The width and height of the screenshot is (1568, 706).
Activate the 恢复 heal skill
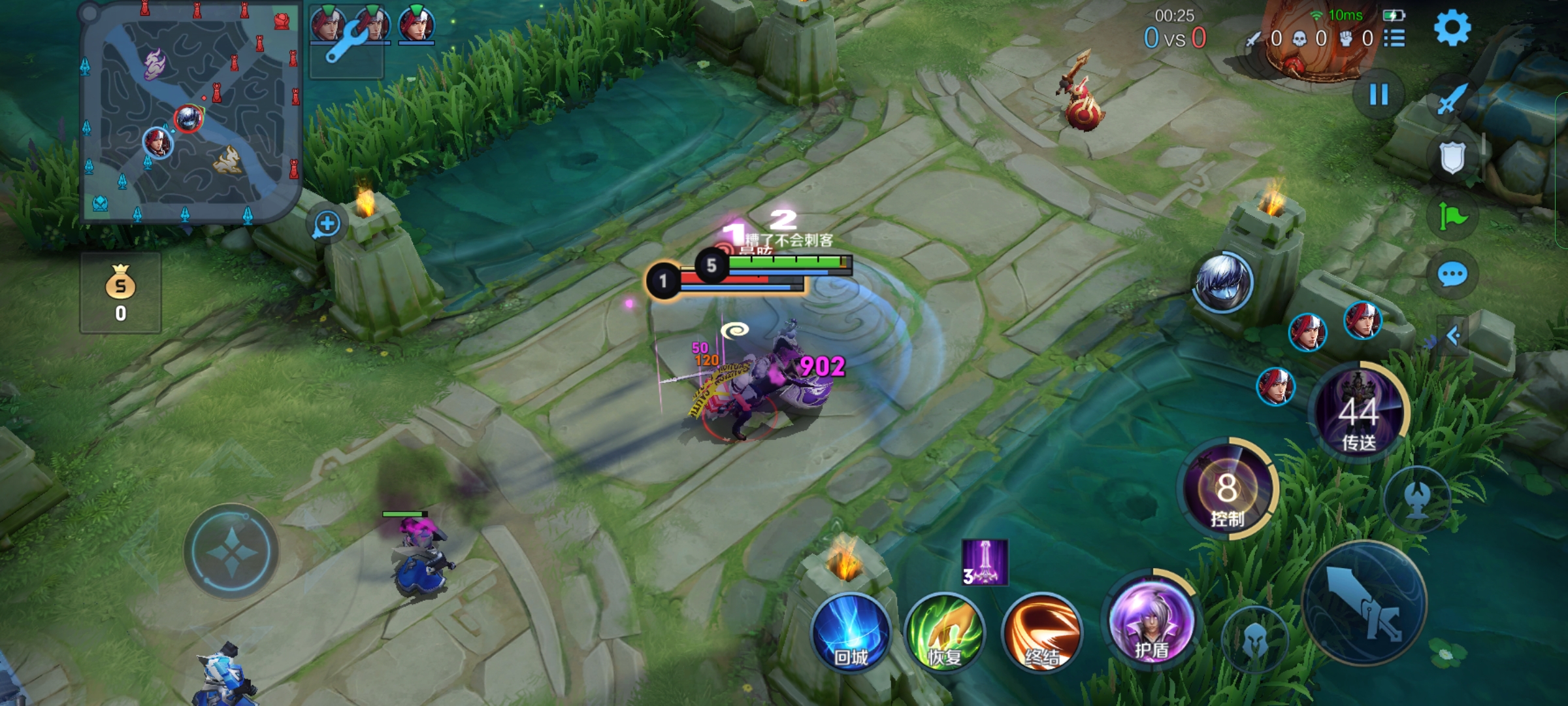coord(944,633)
